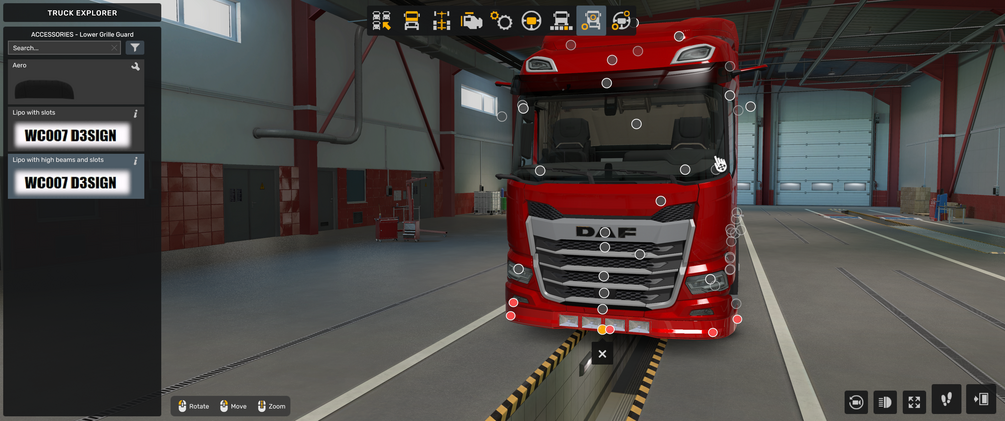
Task: Select the Aero lower grille guard
Action: pos(75,82)
